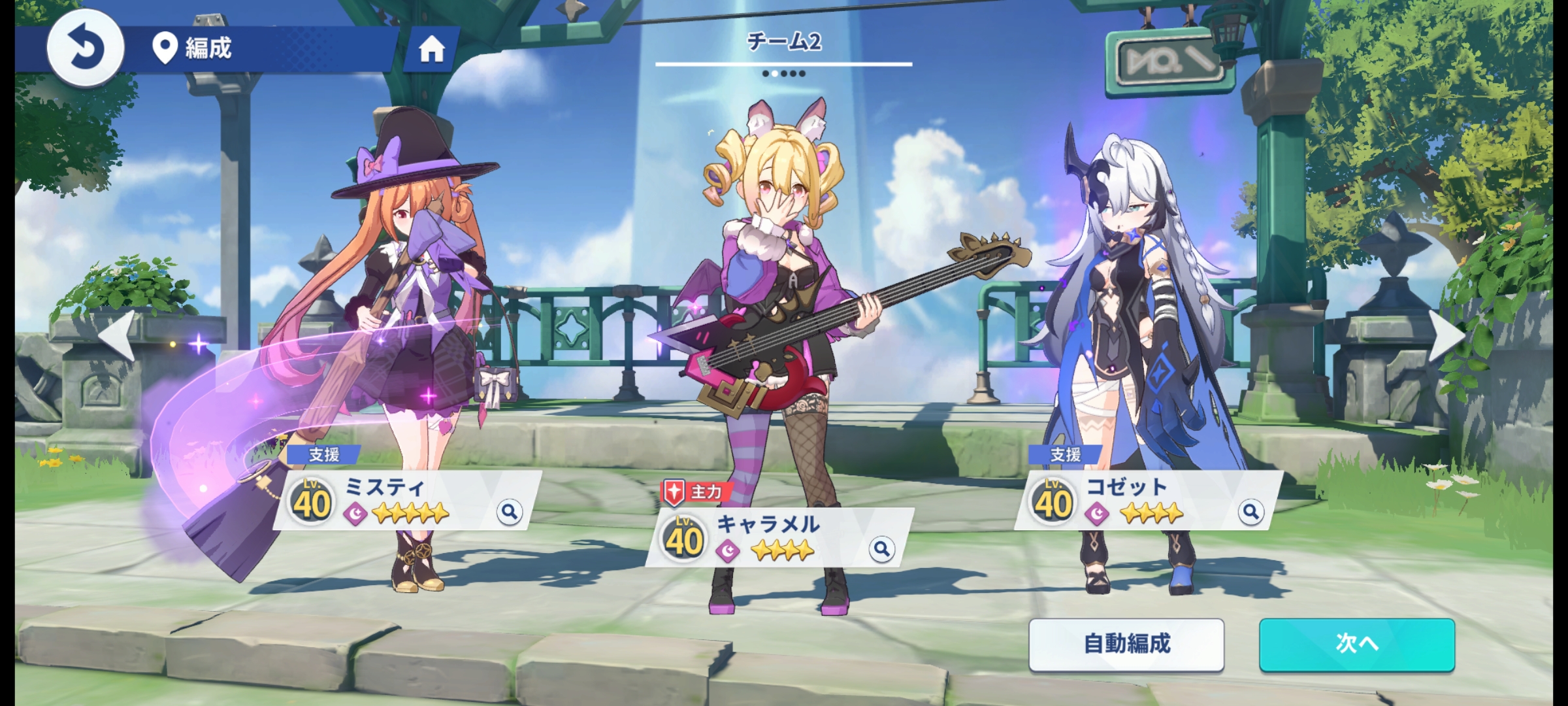Go back with the circular arrow button

pos(85,48)
